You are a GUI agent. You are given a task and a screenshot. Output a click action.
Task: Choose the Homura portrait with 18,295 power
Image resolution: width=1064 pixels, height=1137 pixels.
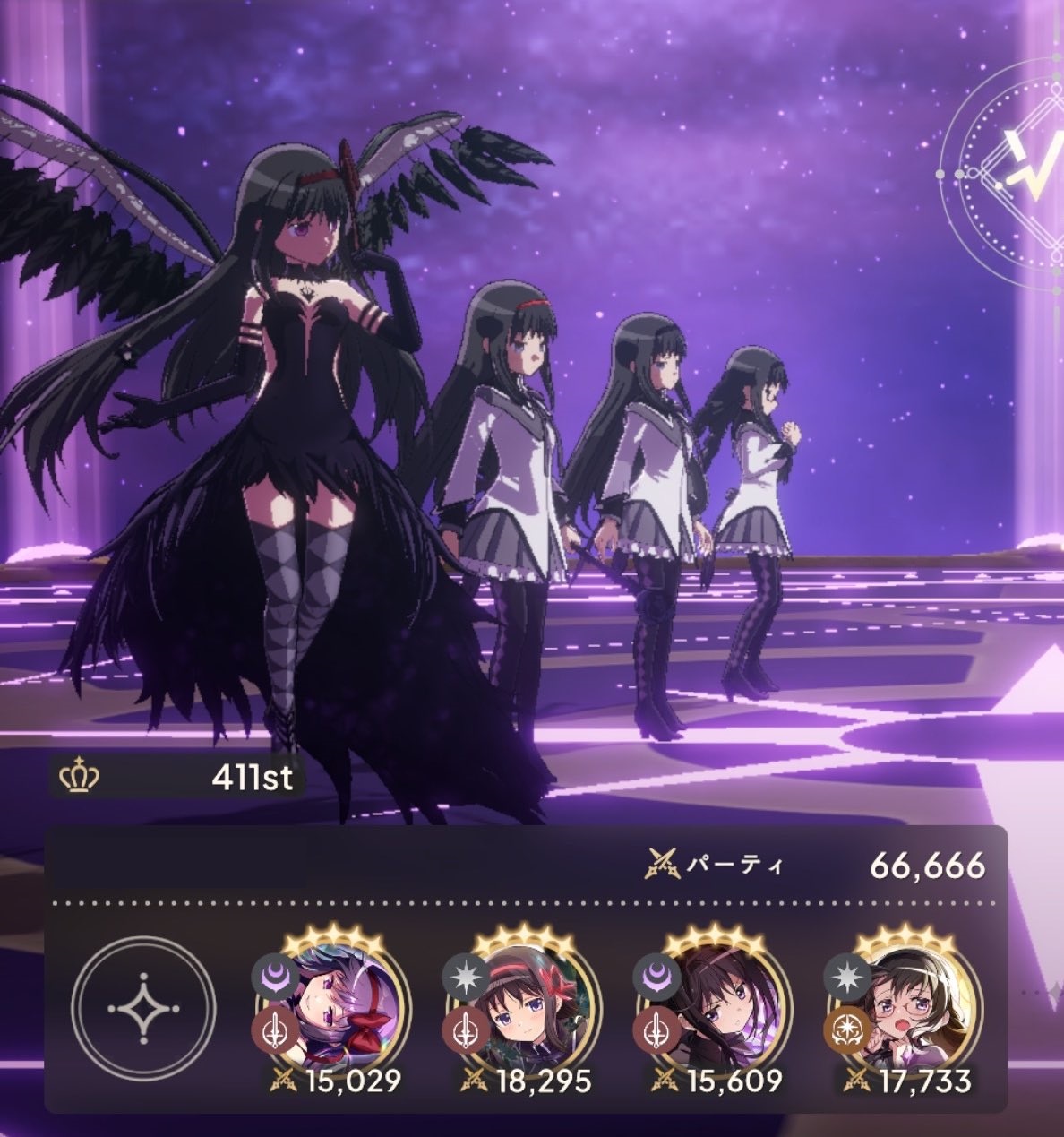click(536, 1003)
